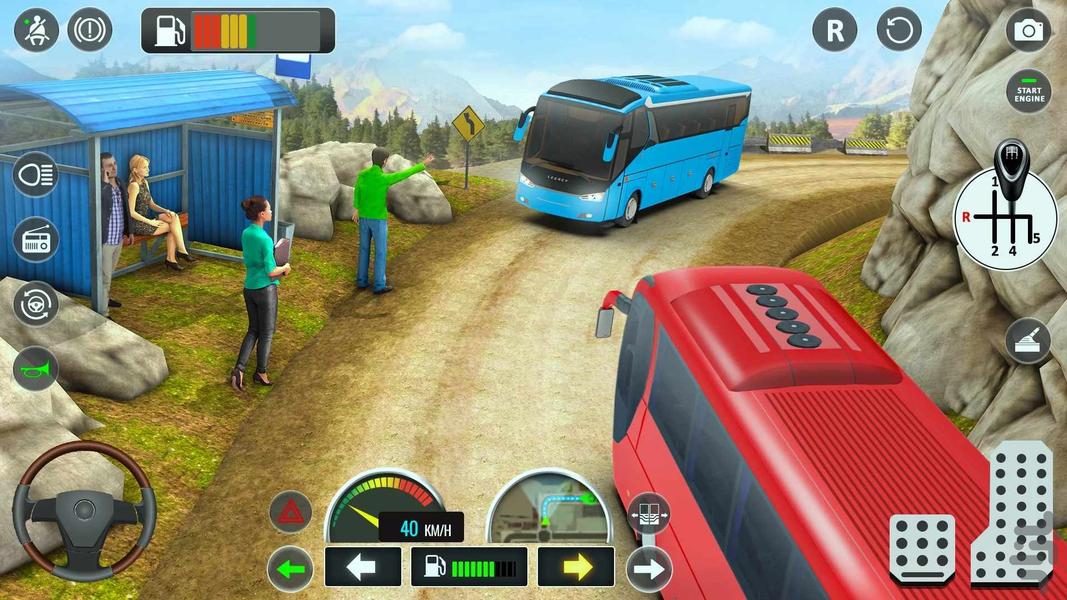Tap the white right arrow circle
Screen dimensions: 1067x600
click(648, 569)
